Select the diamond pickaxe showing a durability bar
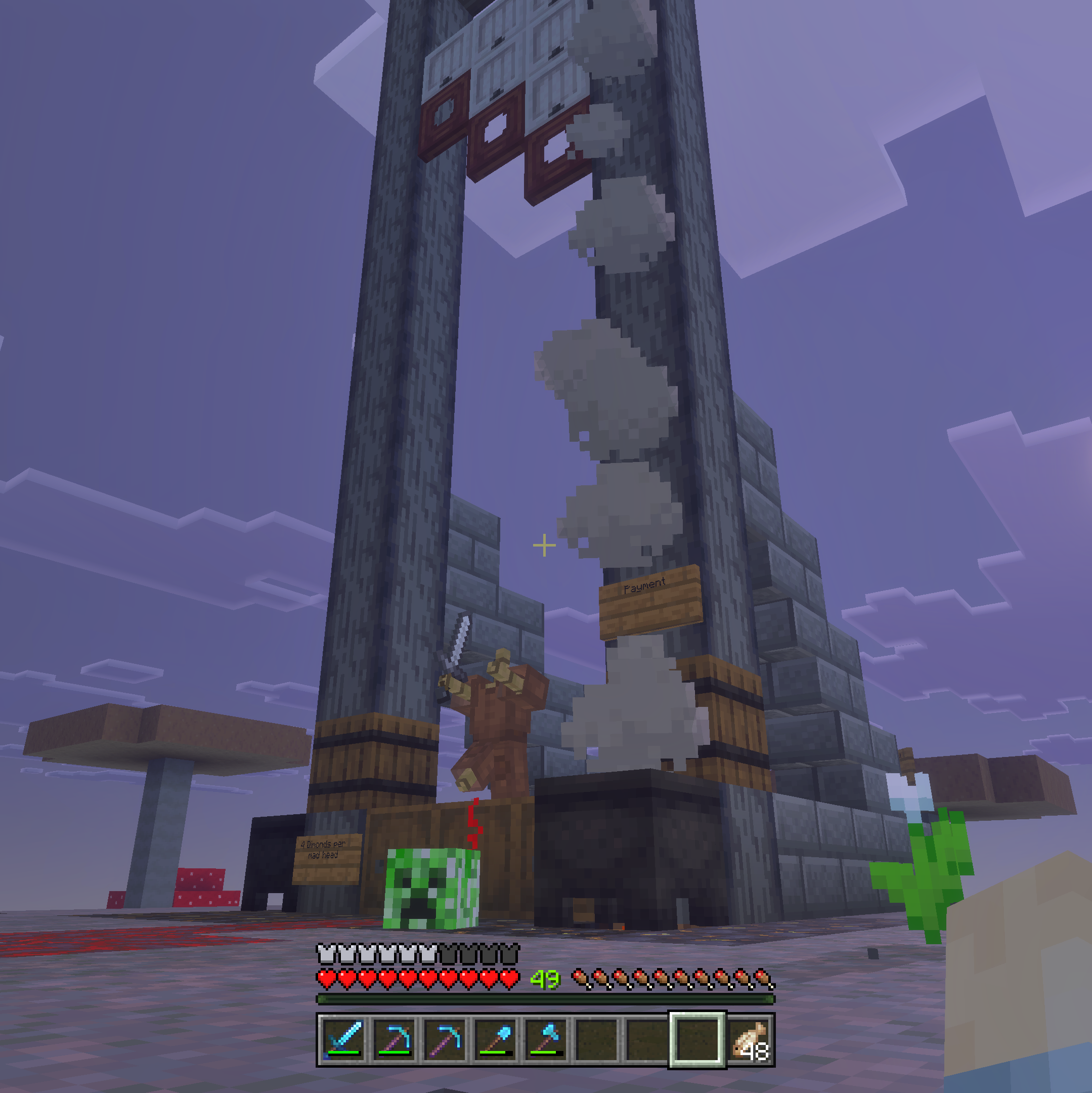1092x1093 pixels. coord(394,1039)
